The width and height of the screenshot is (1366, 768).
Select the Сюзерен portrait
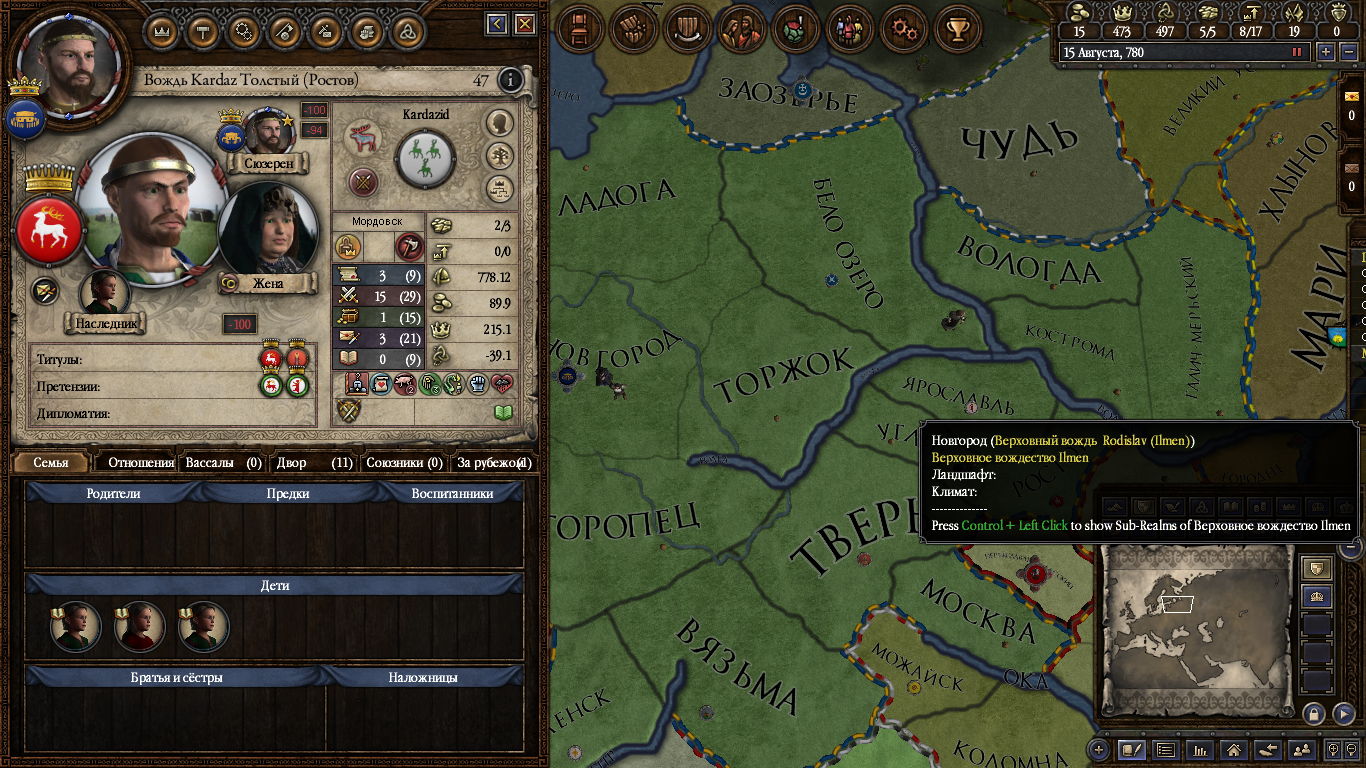point(267,131)
